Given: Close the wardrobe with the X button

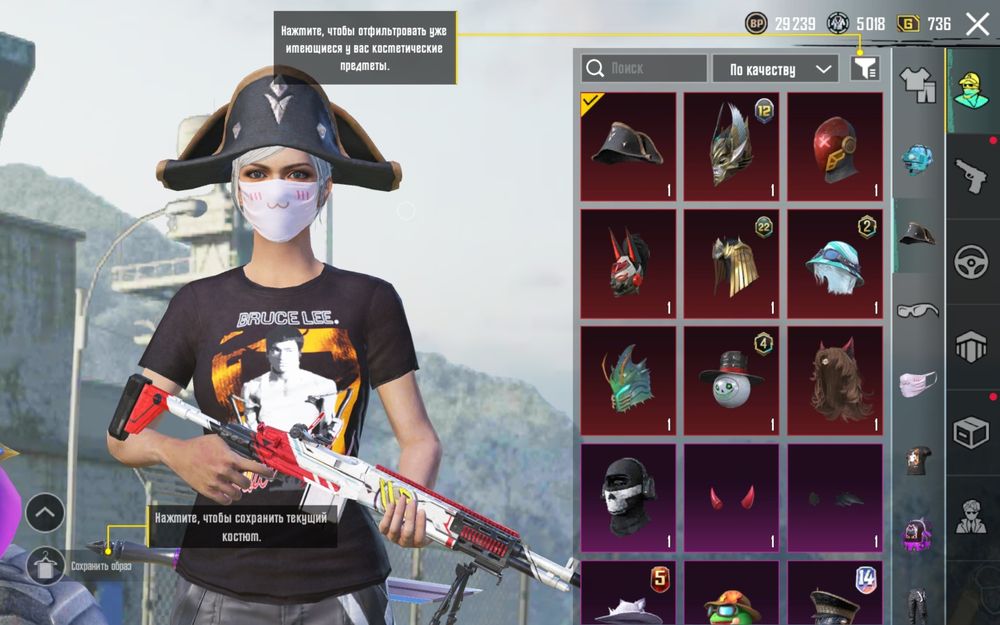Looking at the screenshot, I should click(977, 23).
